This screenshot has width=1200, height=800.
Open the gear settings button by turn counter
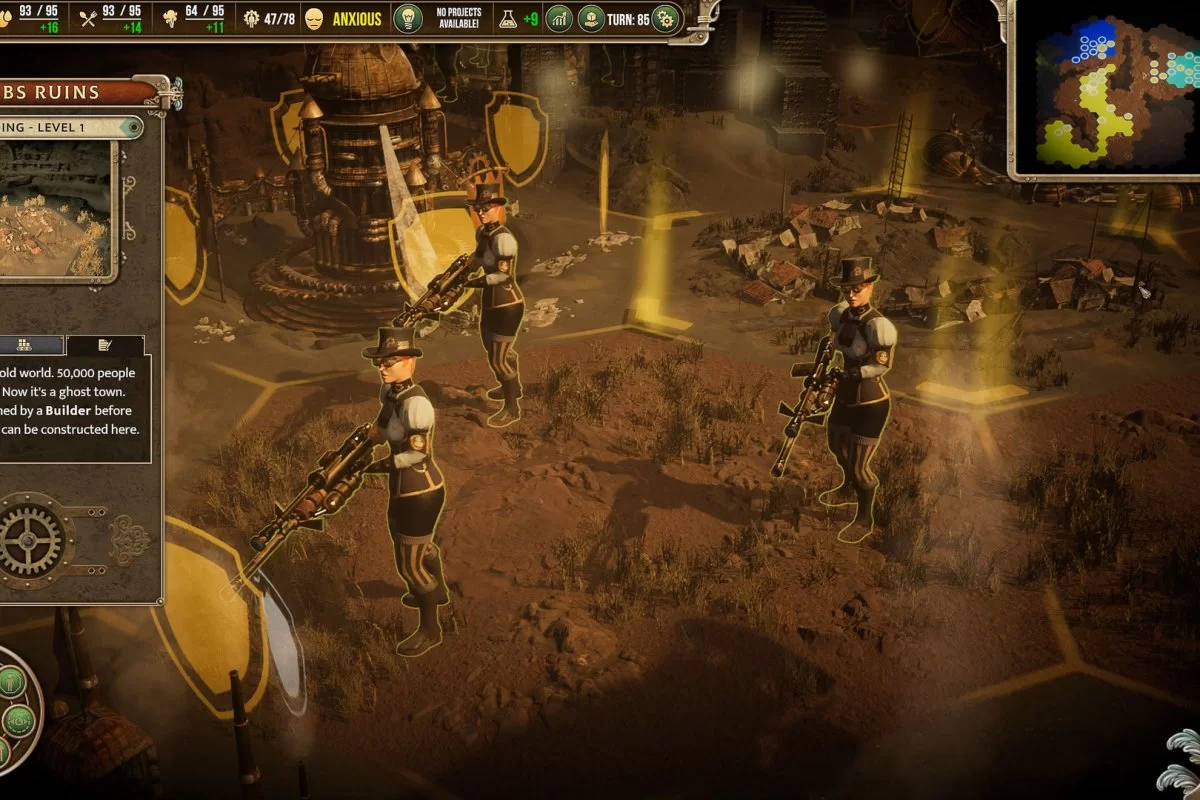665,18
